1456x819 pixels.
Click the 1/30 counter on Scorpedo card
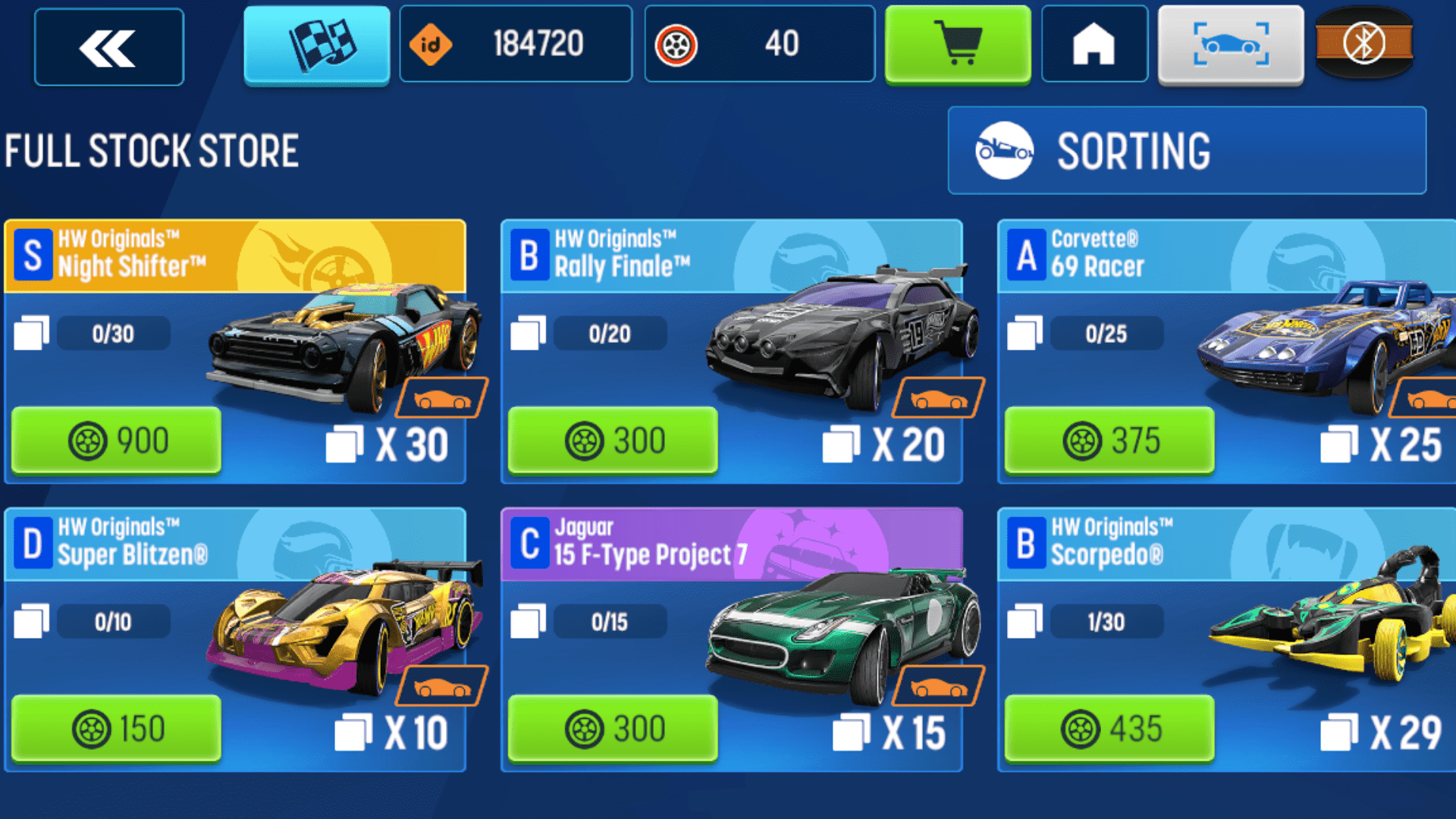coord(1106,622)
